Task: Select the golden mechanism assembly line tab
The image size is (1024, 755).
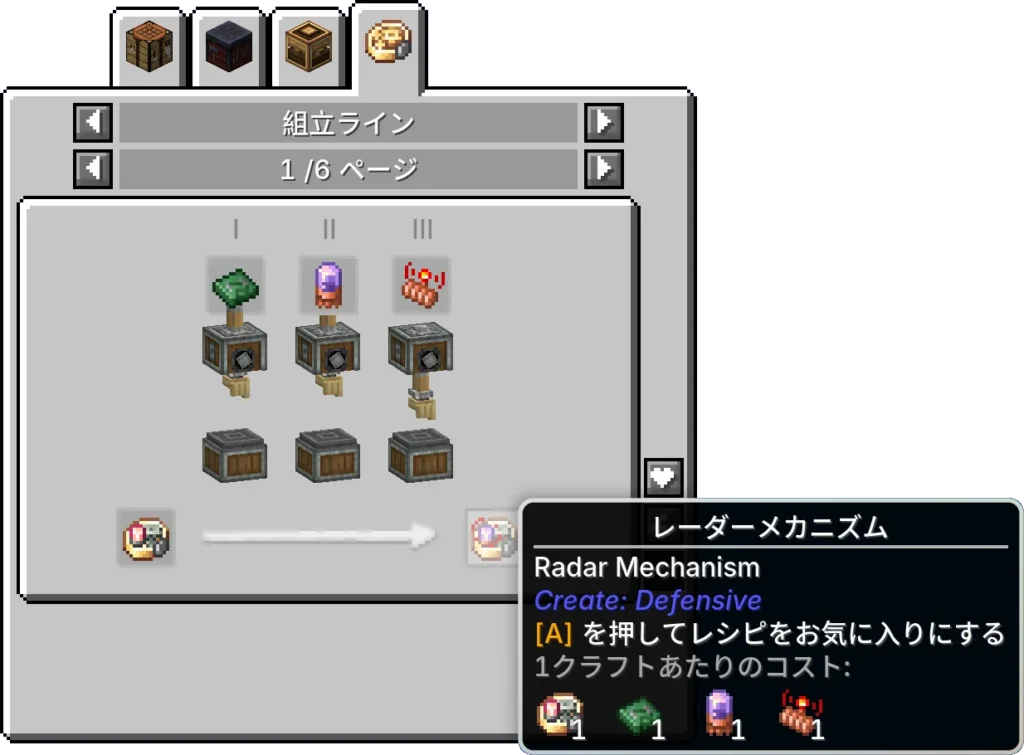Action: click(388, 45)
